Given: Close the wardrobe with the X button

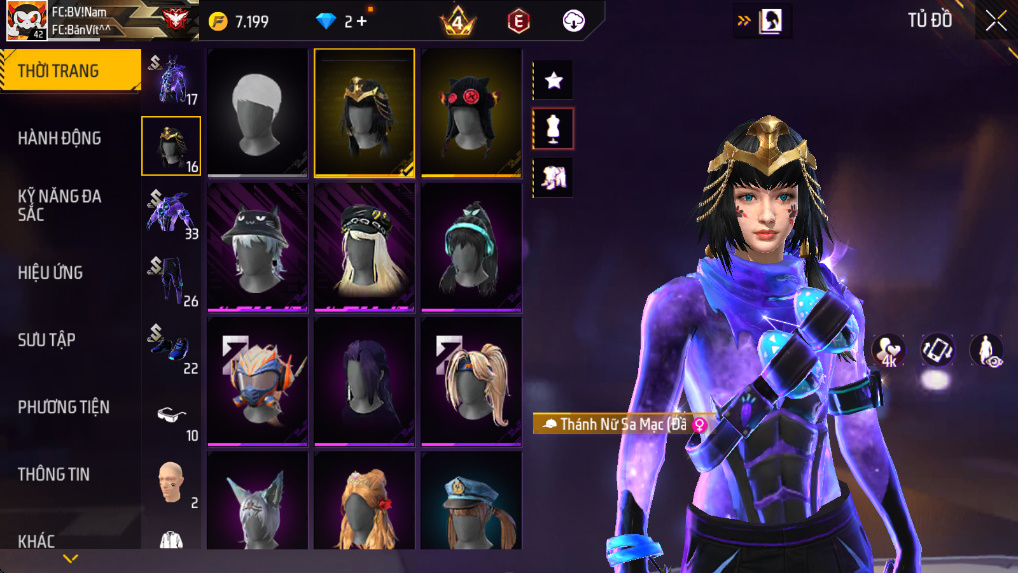Looking at the screenshot, I should [x=995, y=21].
